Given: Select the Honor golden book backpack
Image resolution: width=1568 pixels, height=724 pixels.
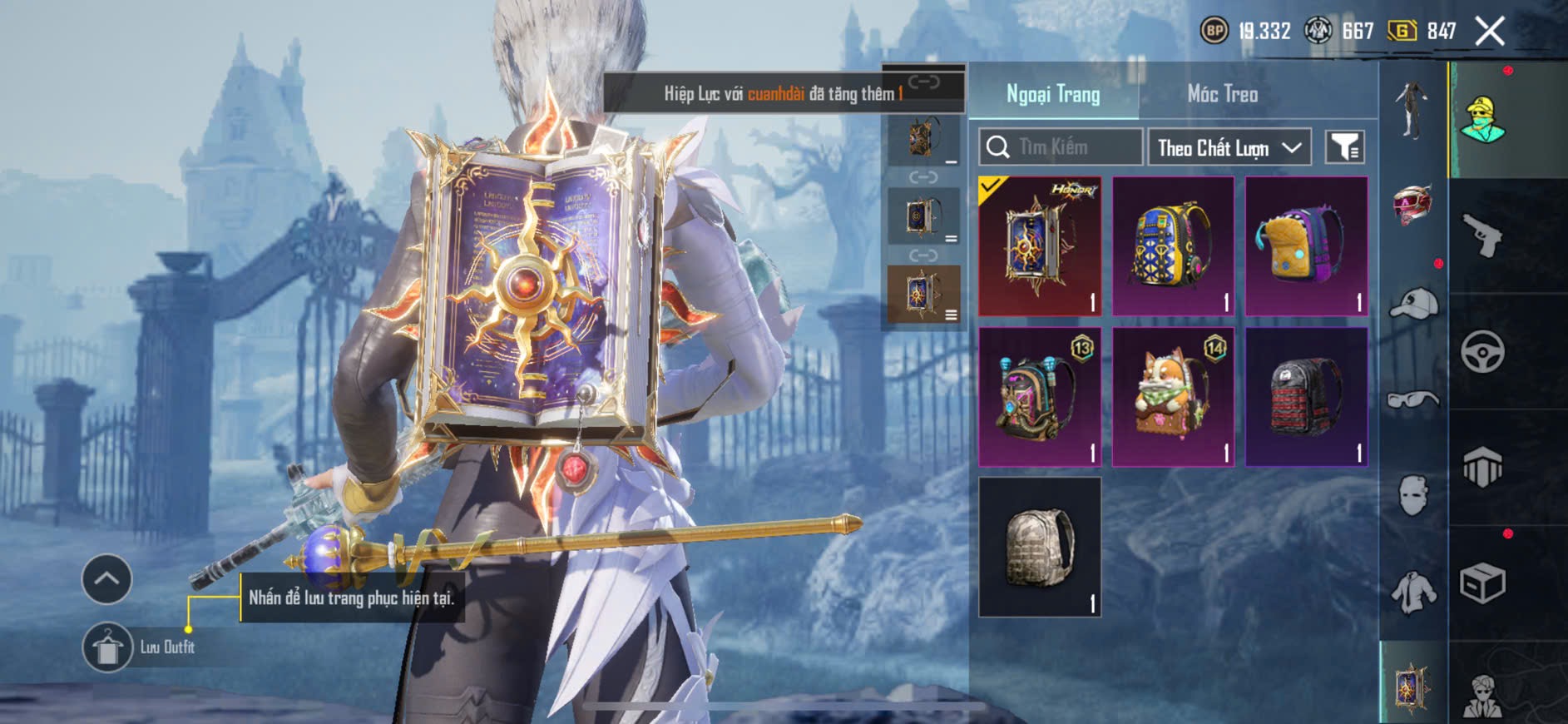Looking at the screenshot, I should pos(1040,246).
